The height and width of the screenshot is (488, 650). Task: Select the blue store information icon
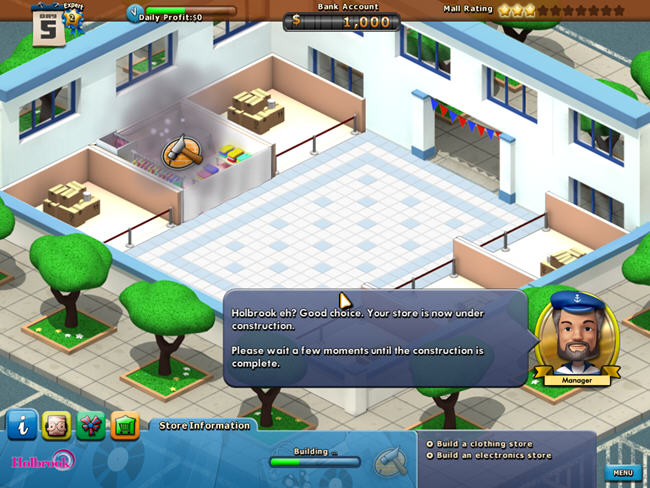coord(22,425)
